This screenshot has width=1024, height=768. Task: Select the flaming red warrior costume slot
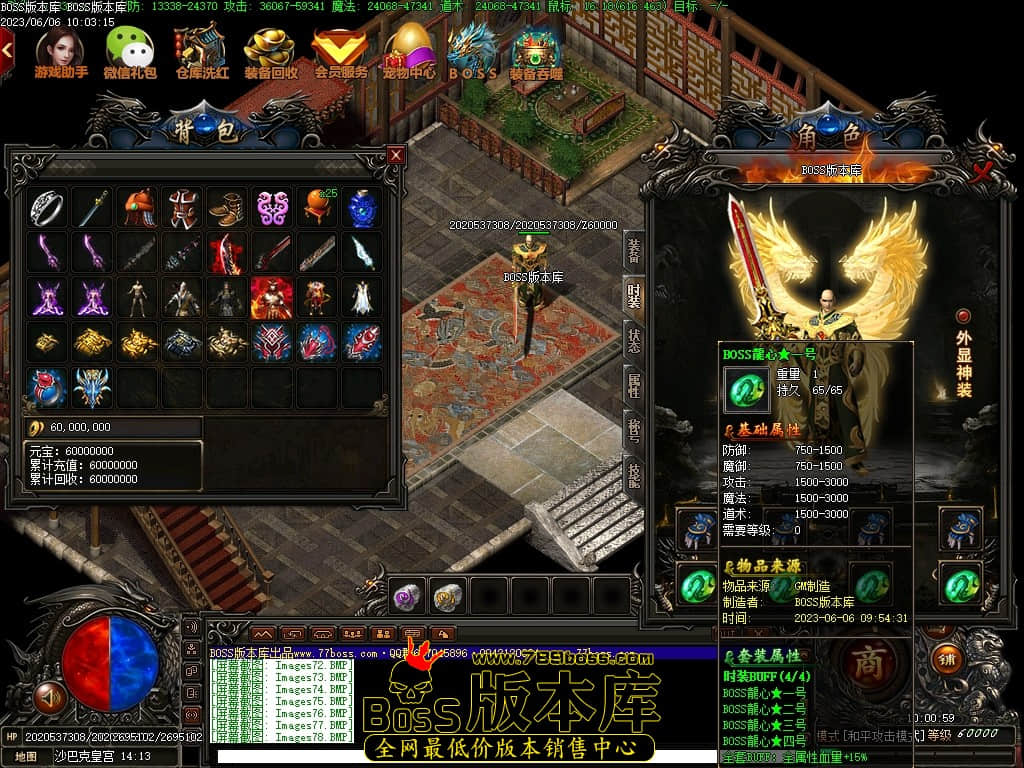click(271, 298)
